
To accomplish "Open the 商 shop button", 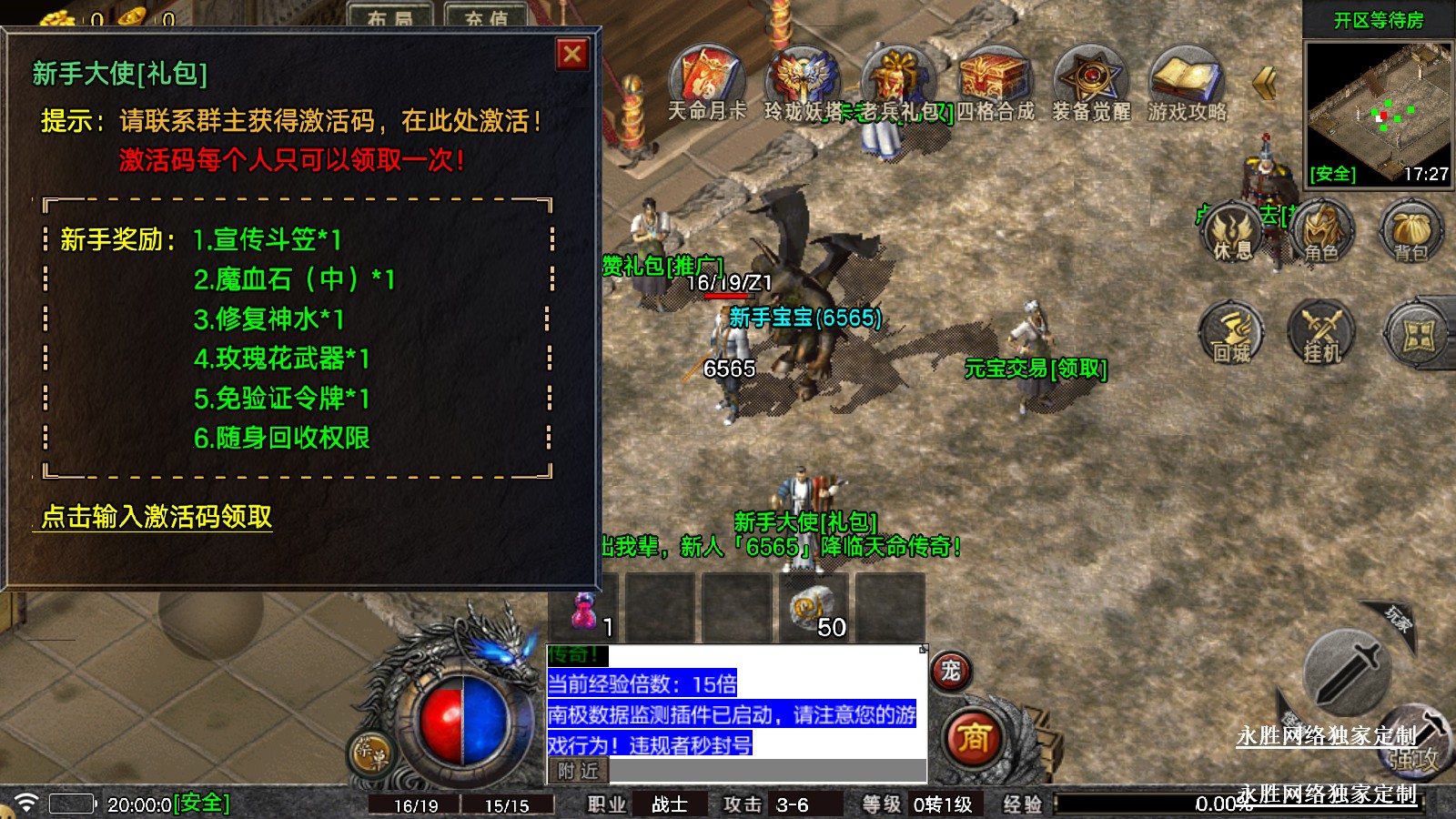I will click(973, 737).
